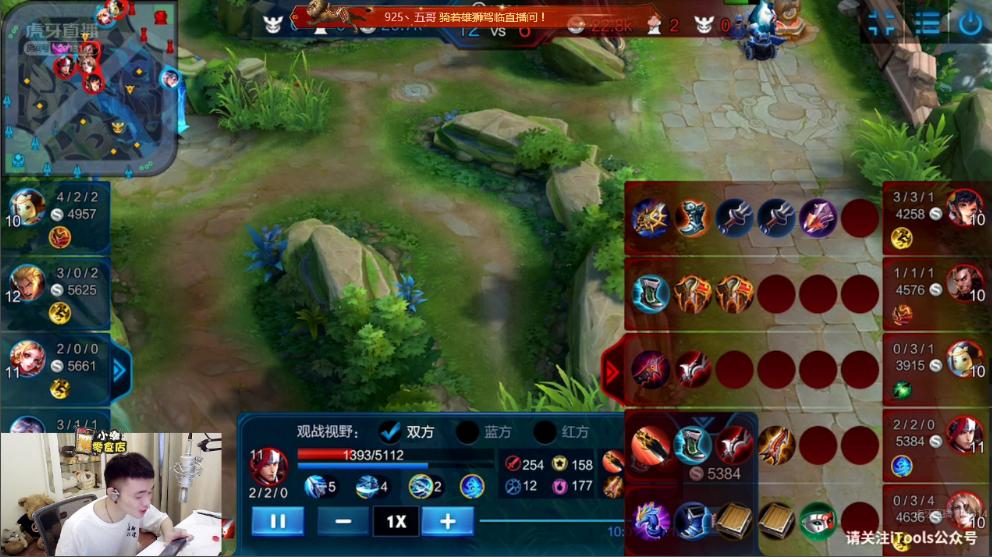Select the blue player with 5625 gold

point(27,282)
